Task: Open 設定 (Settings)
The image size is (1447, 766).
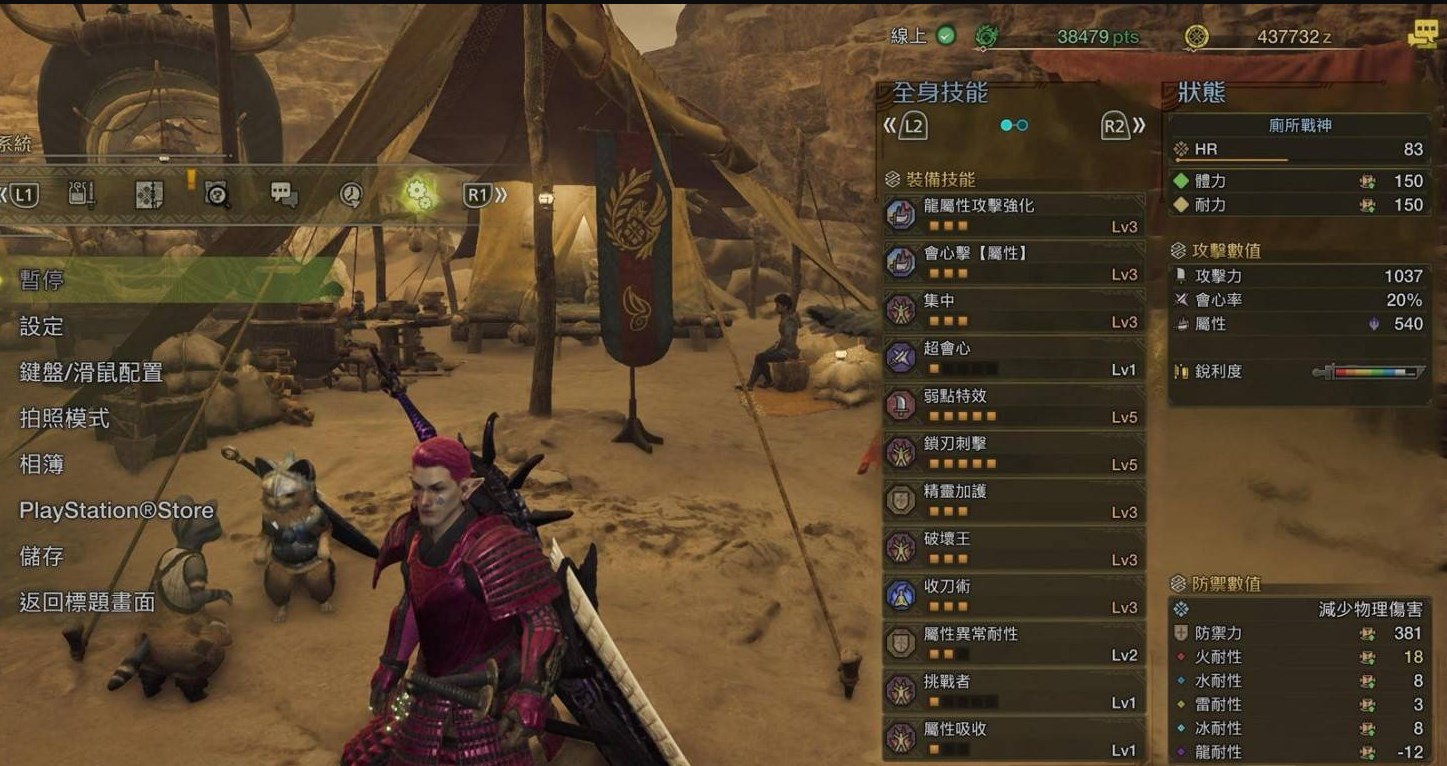Action: click(42, 327)
